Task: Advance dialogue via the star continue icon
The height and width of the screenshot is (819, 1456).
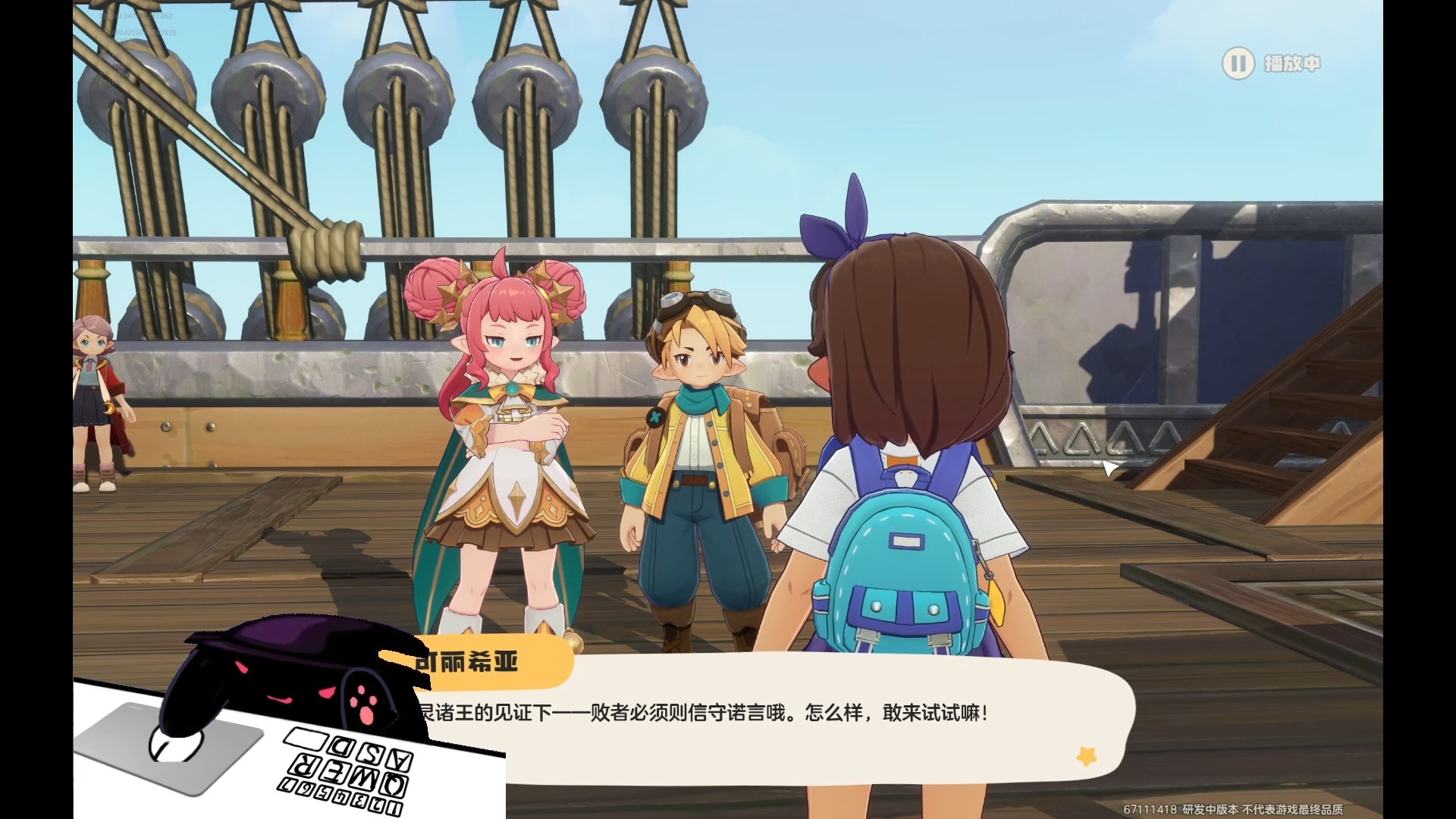Action: 1087,755
